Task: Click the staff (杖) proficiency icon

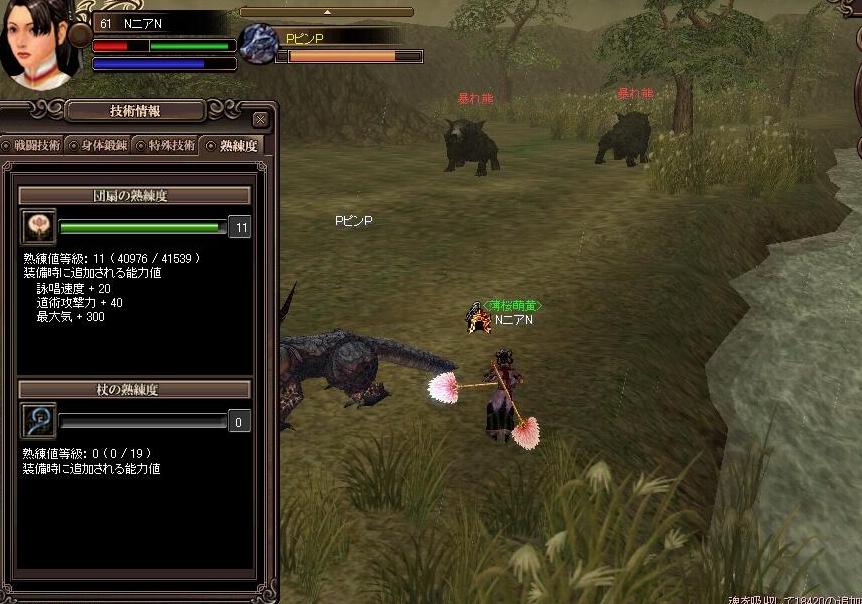Action: click(38, 421)
